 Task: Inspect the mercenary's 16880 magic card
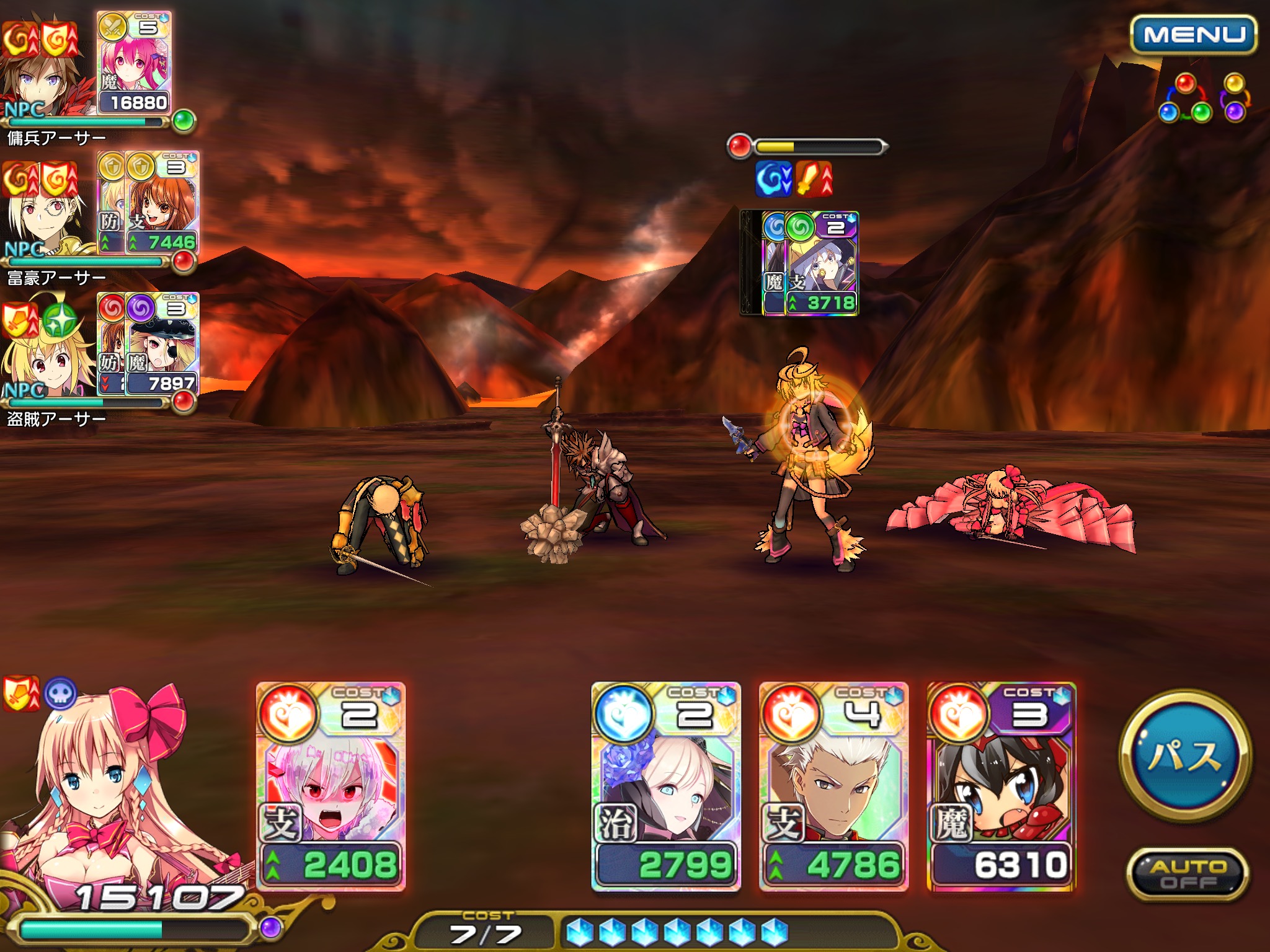coord(134,62)
